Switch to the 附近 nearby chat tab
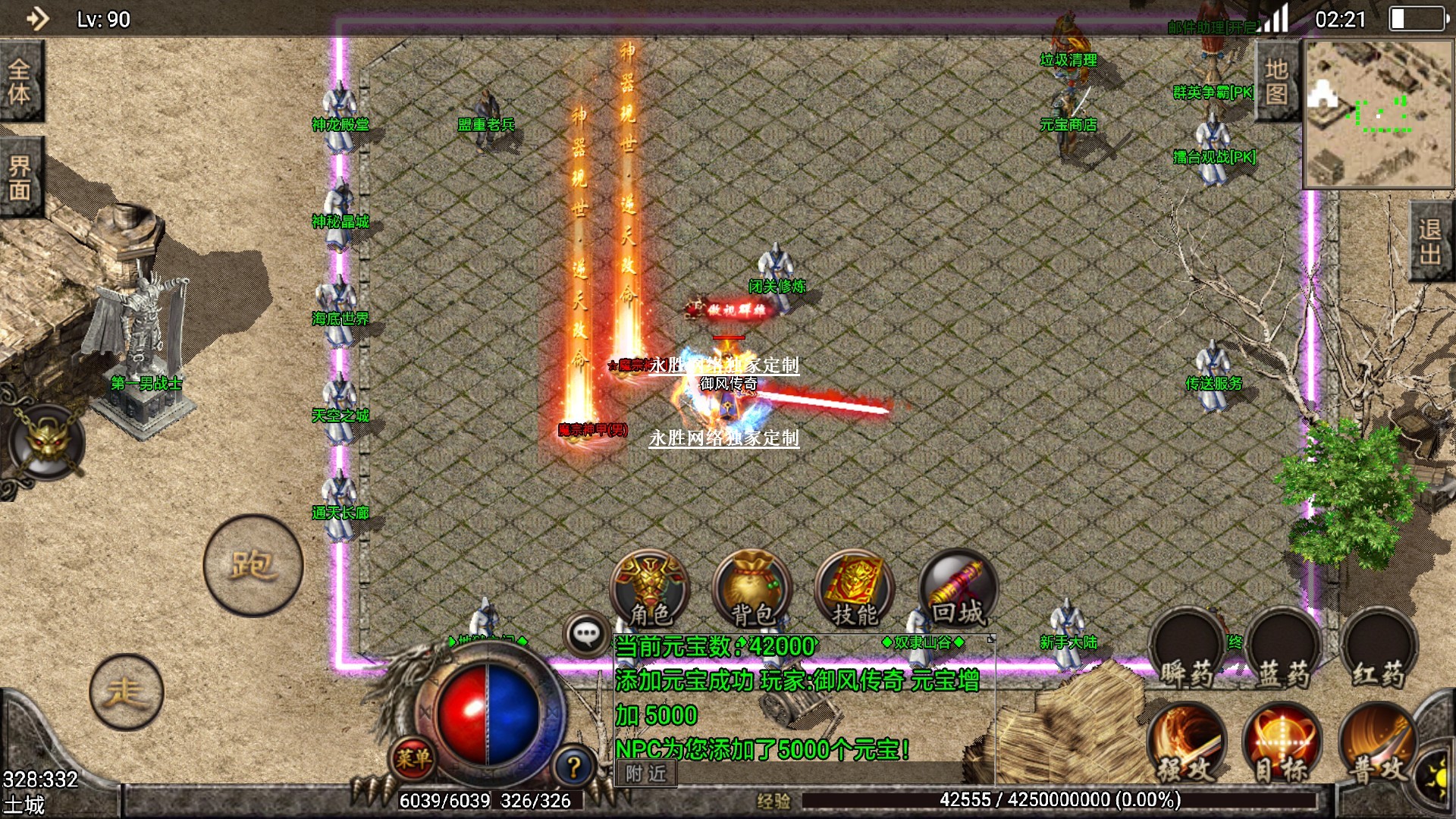The width and height of the screenshot is (1456, 819). 646,773
